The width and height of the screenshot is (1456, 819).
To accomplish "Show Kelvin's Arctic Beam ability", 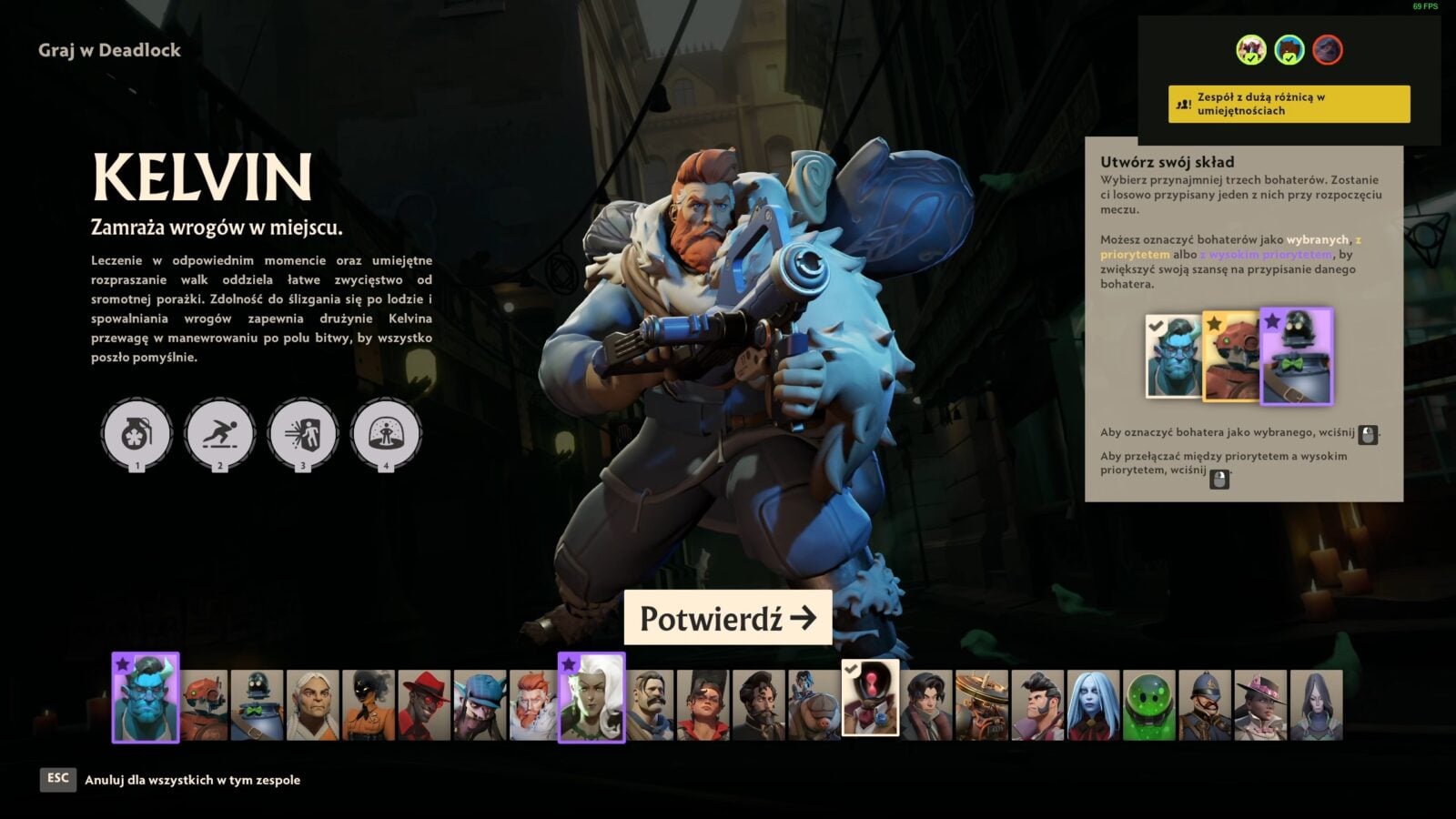I will (x=303, y=435).
